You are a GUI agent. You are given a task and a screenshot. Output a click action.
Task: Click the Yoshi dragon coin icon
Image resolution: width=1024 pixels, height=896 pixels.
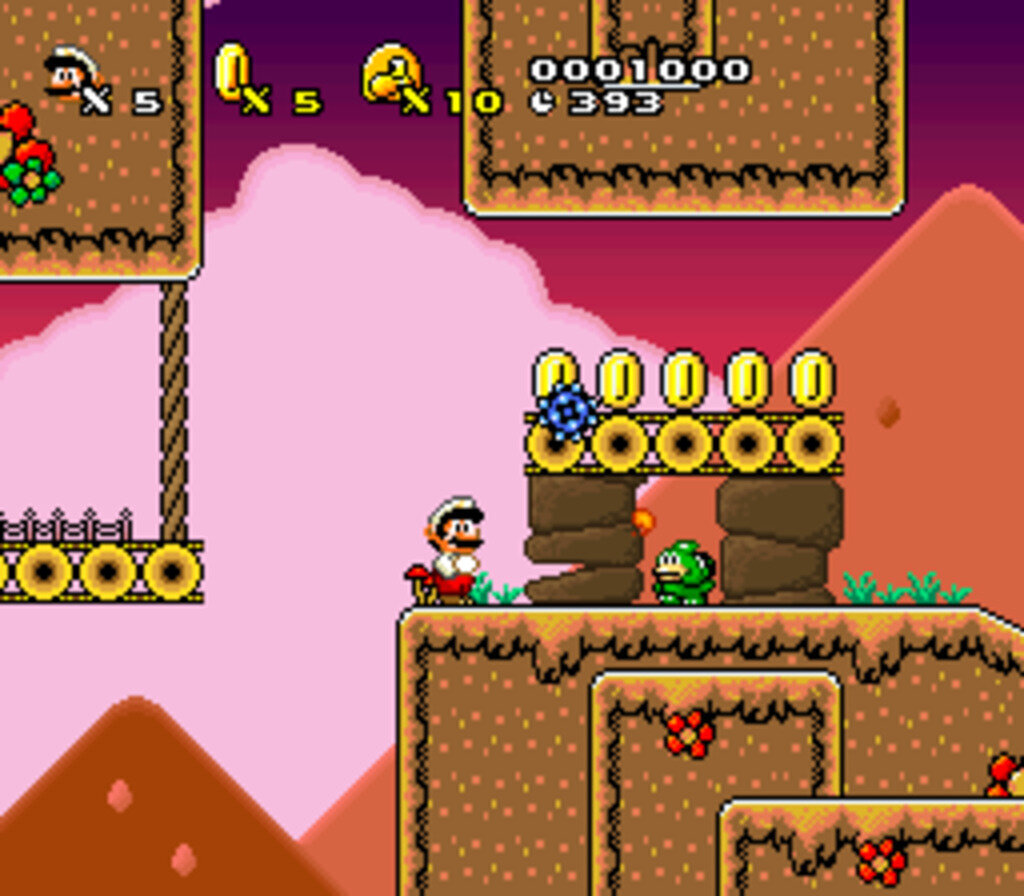click(x=390, y=72)
